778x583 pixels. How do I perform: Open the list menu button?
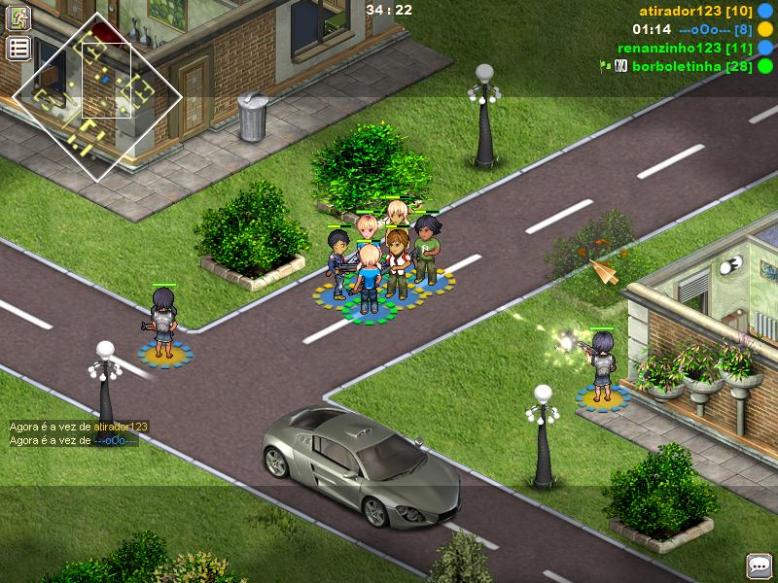(x=19, y=48)
